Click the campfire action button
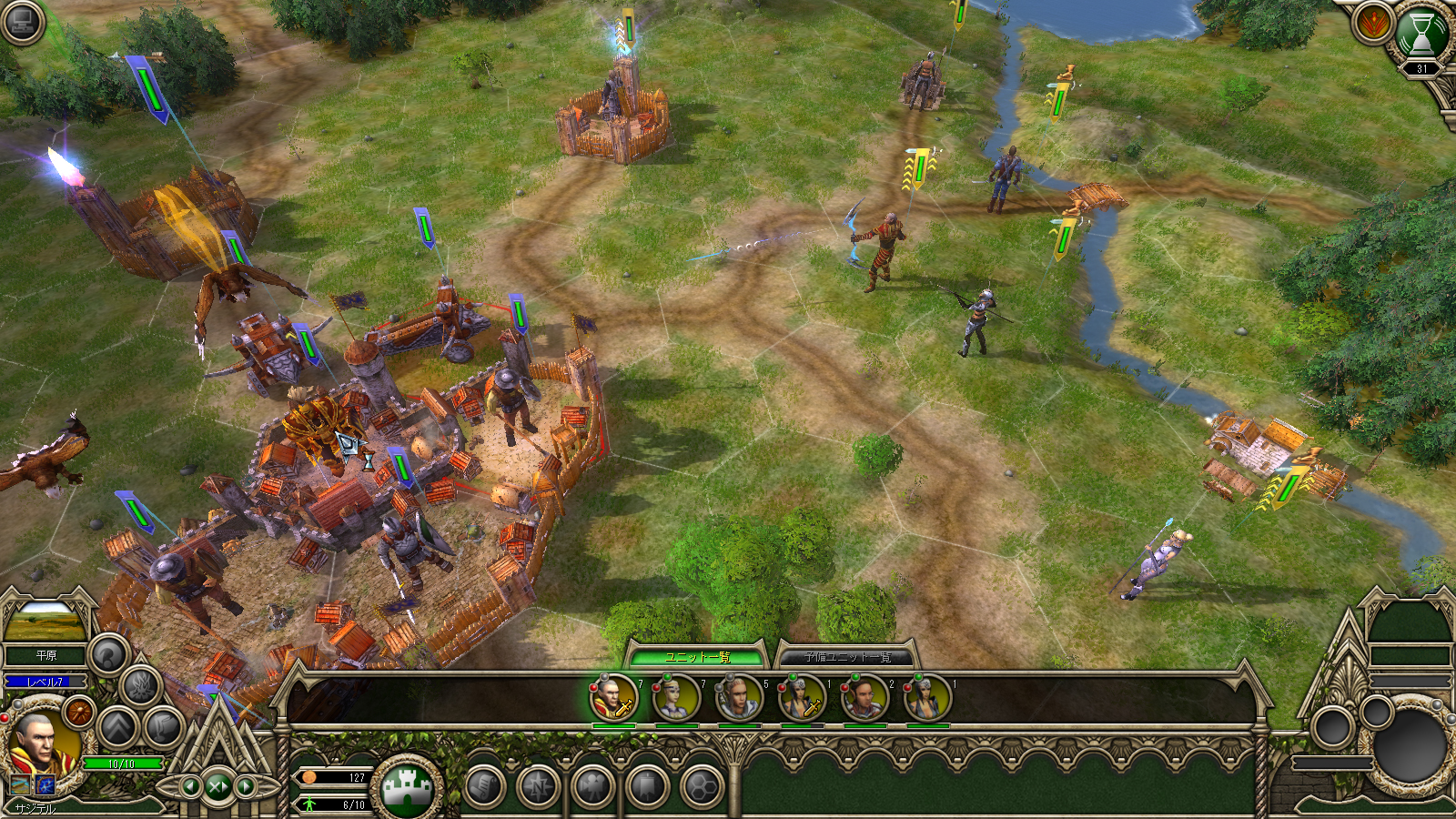This screenshot has height=819, width=1456. [x=140, y=686]
